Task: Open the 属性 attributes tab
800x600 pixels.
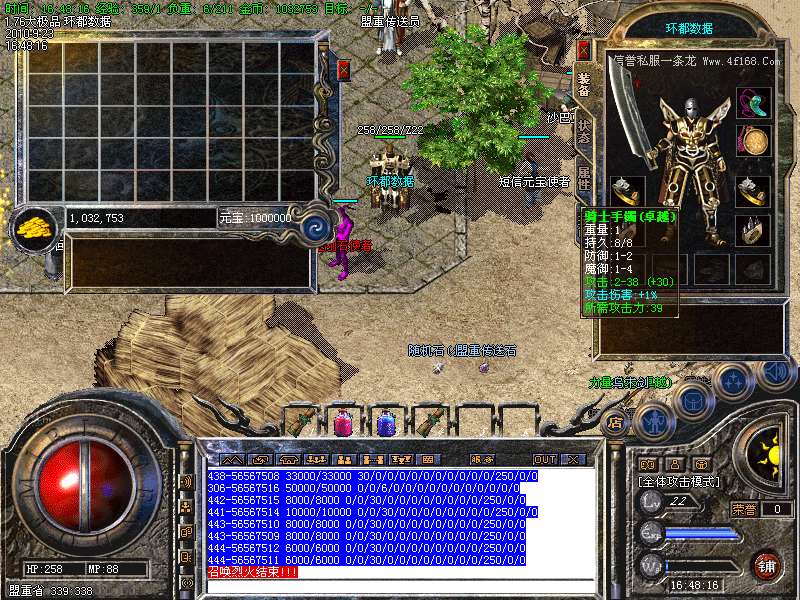Action: point(585,182)
